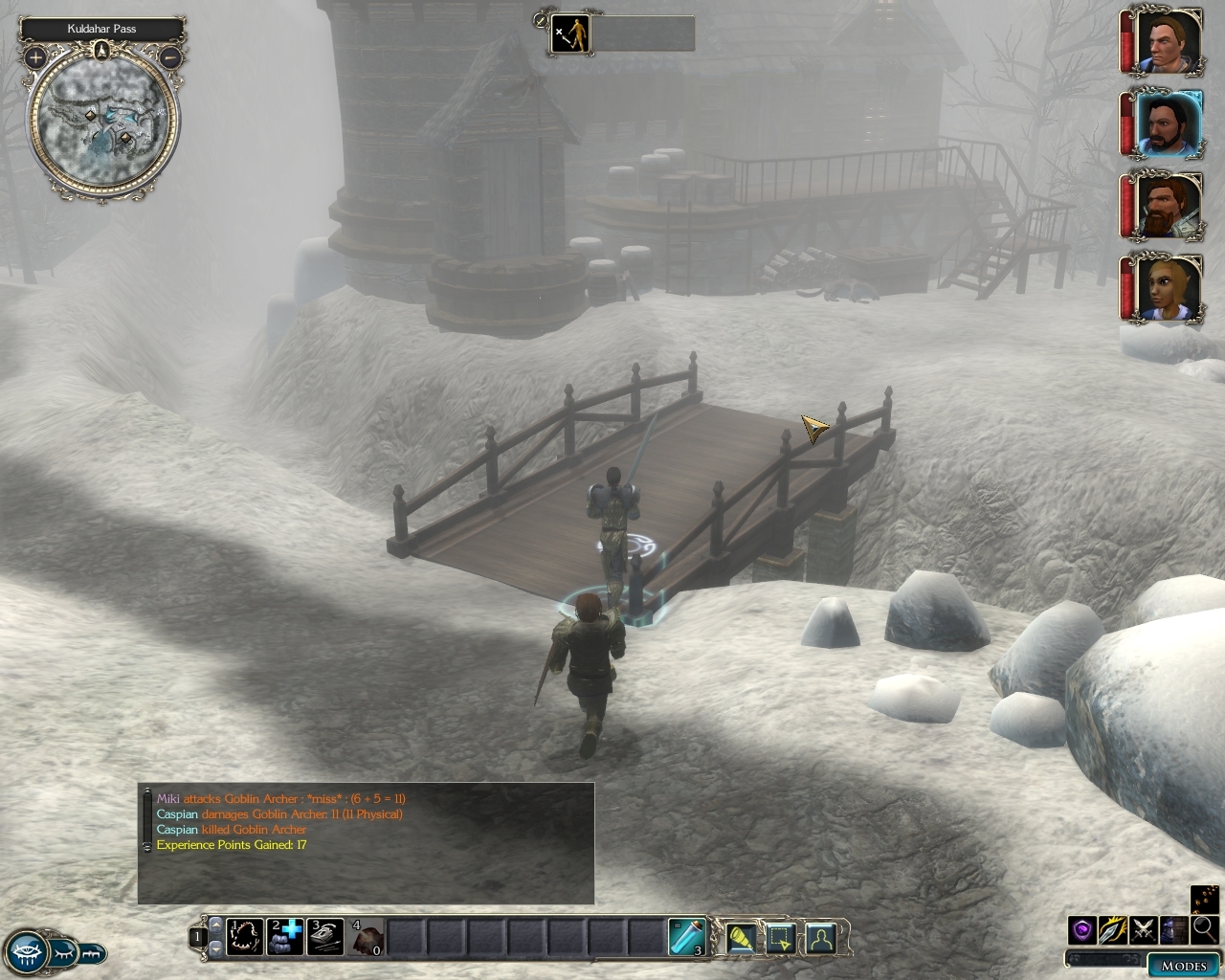Activate the magnifying glass search mode
Screen dimensions: 1225x980
point(1204,927)
